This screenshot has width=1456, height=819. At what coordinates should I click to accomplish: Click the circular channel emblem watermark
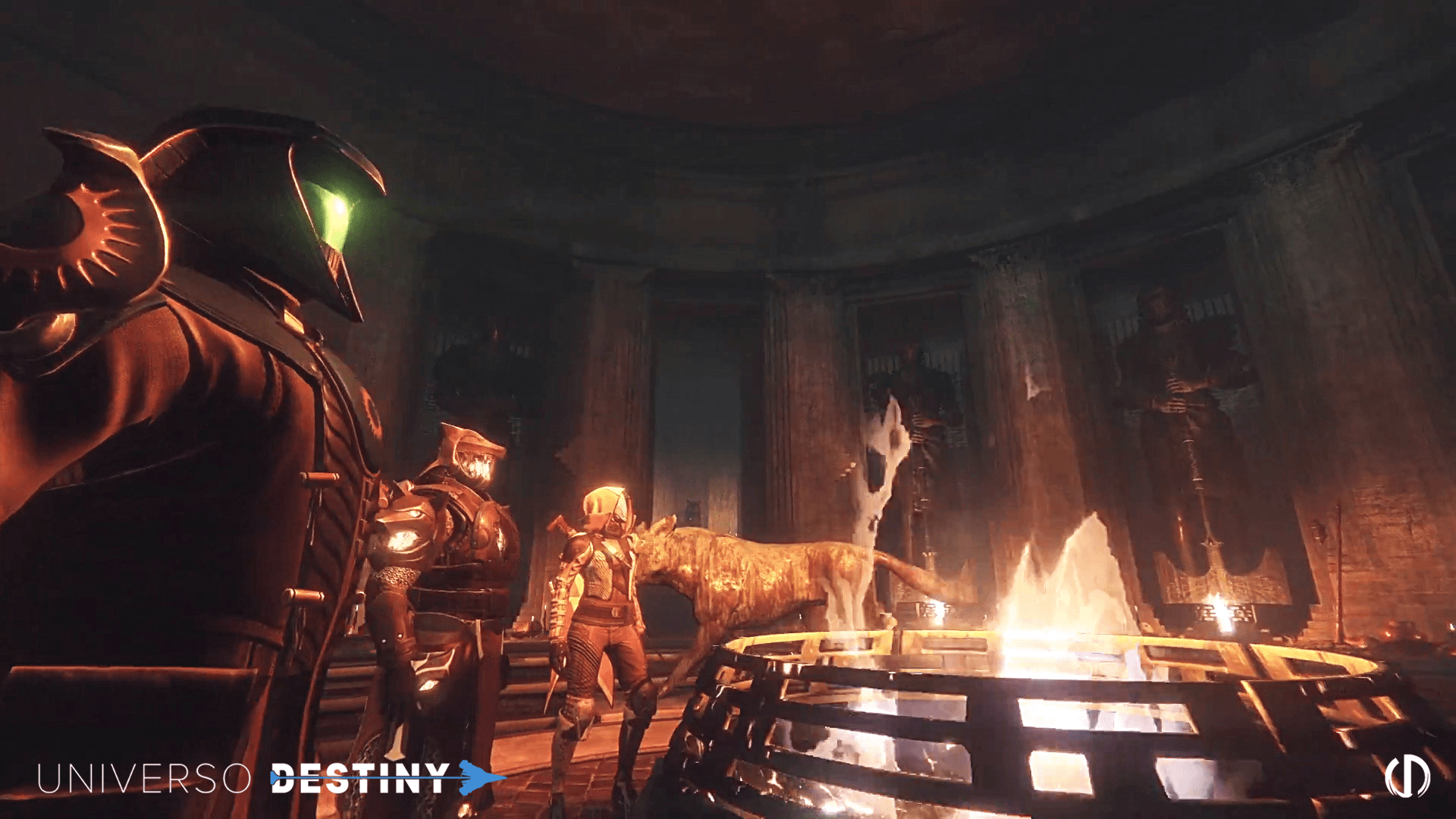click(1407, 777)
